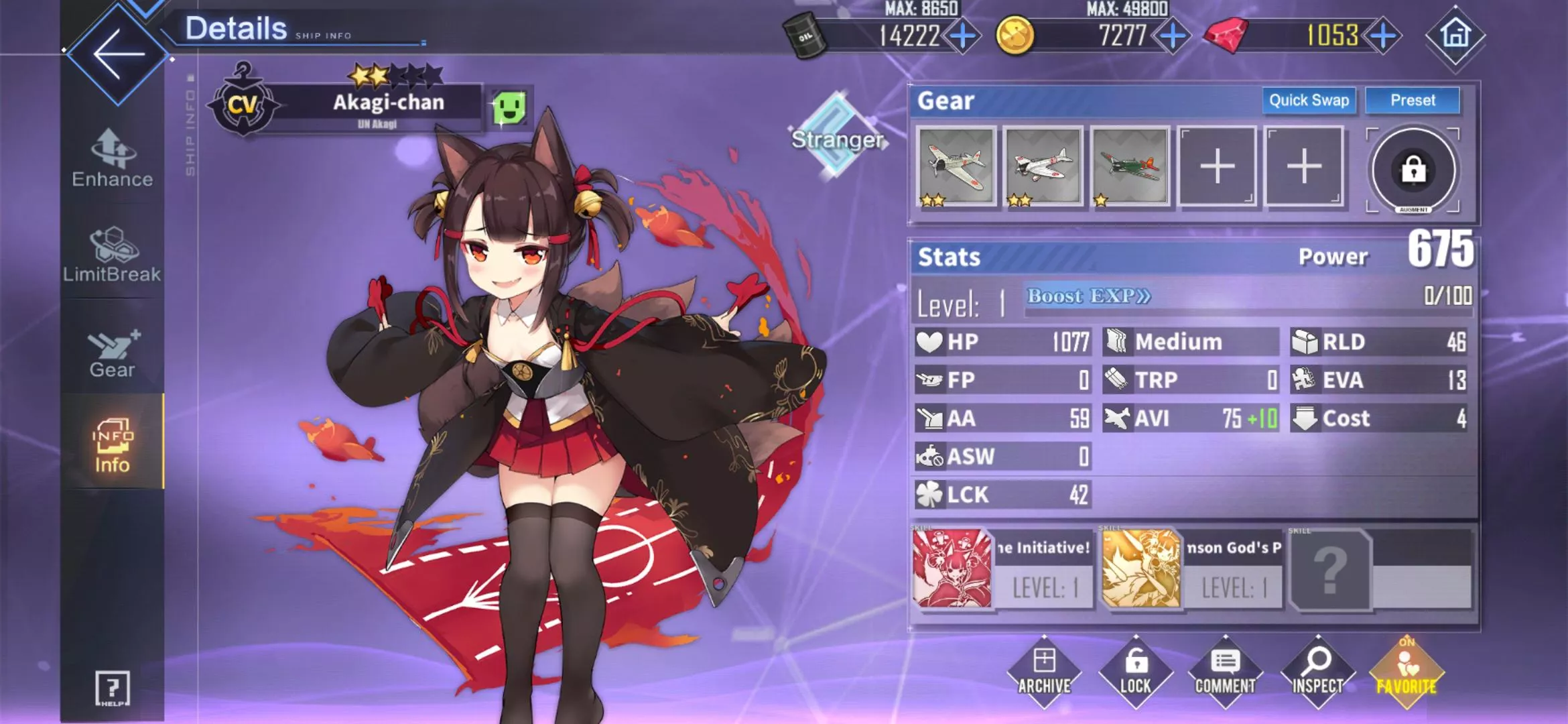Open gear Preset options

(1413, 101)
